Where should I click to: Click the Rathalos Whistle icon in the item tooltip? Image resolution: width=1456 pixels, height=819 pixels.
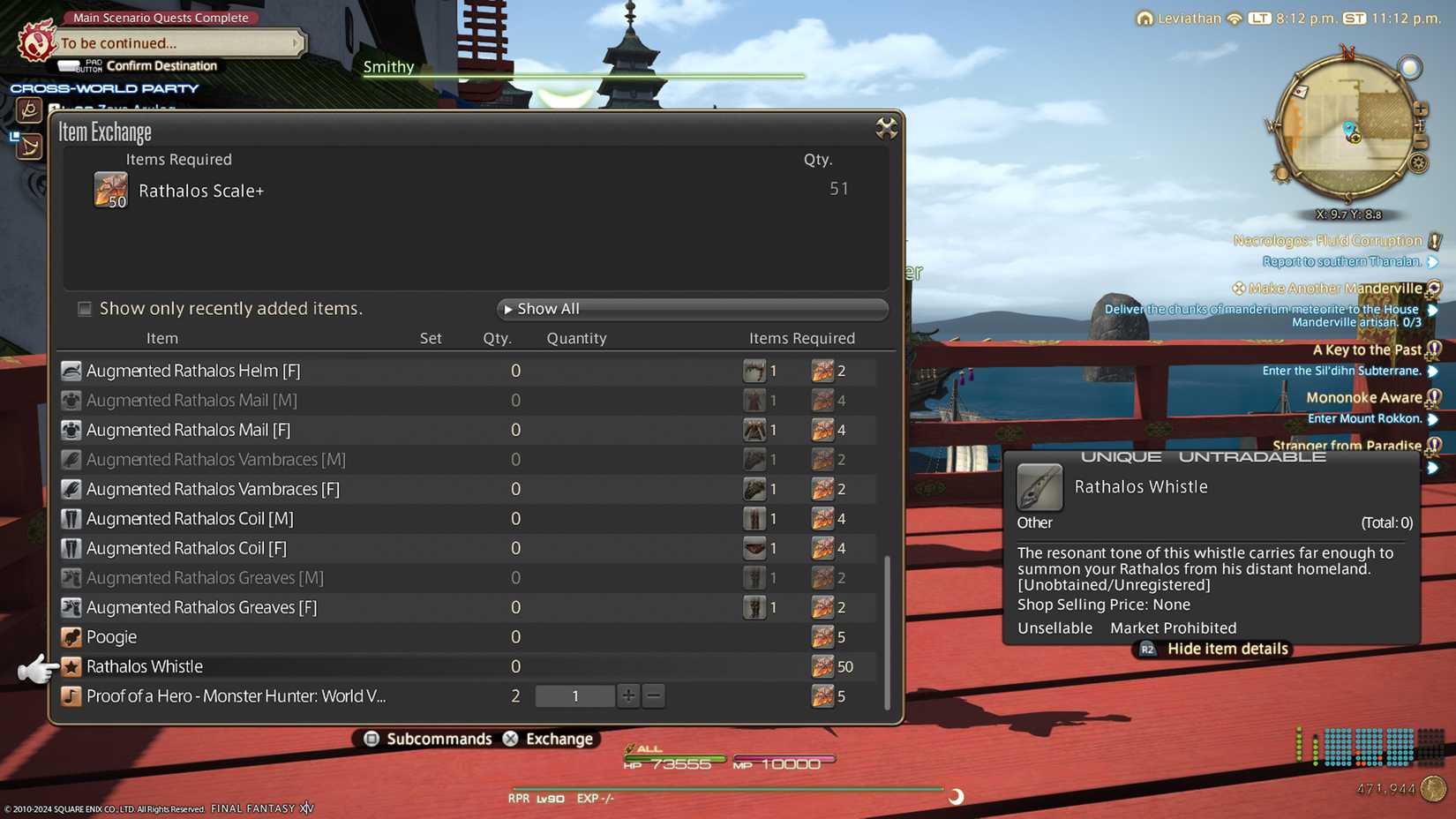pos(1039,488)
